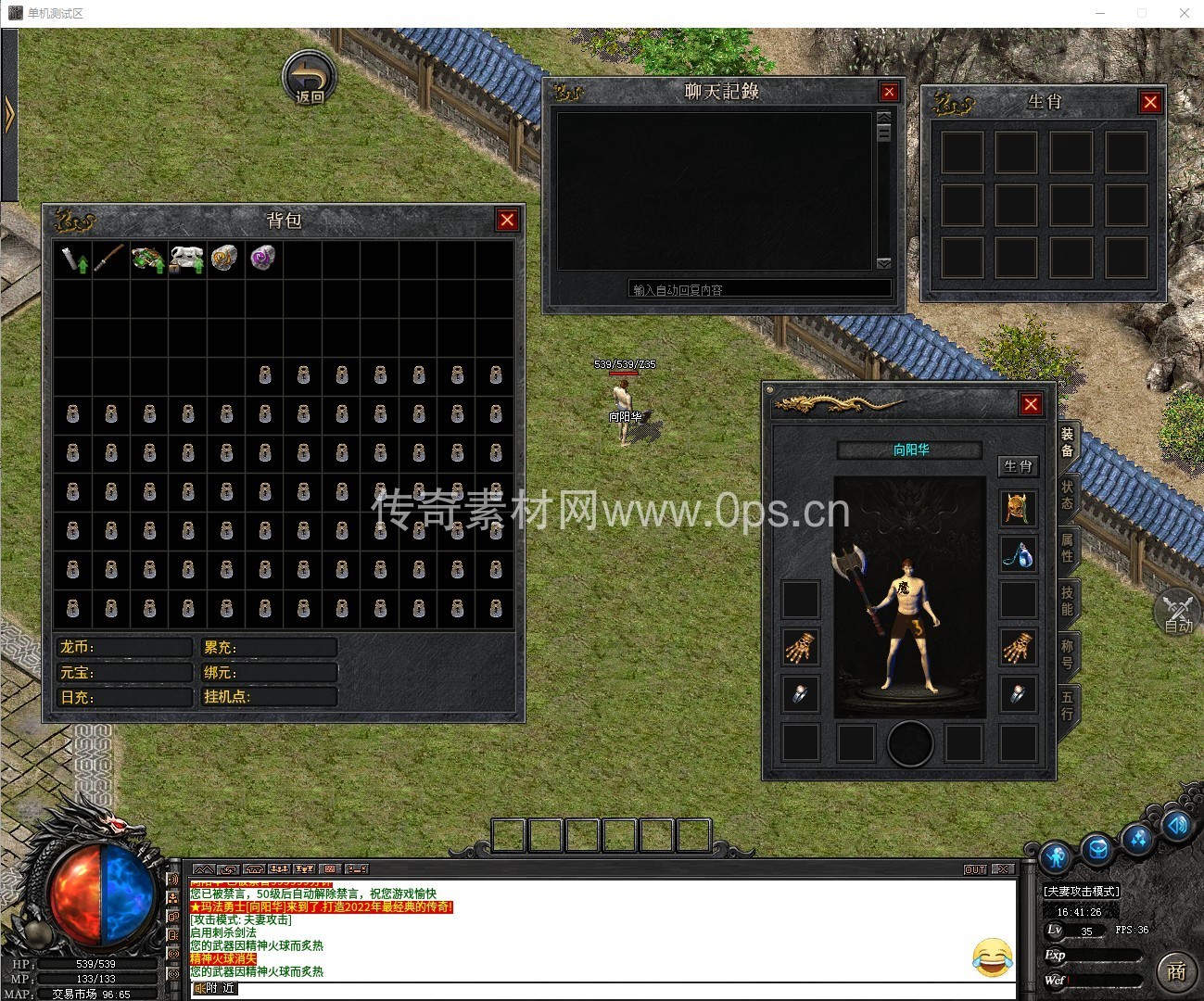
Task: Switch to the 称号 title tab
Action: coord(1068,653)
